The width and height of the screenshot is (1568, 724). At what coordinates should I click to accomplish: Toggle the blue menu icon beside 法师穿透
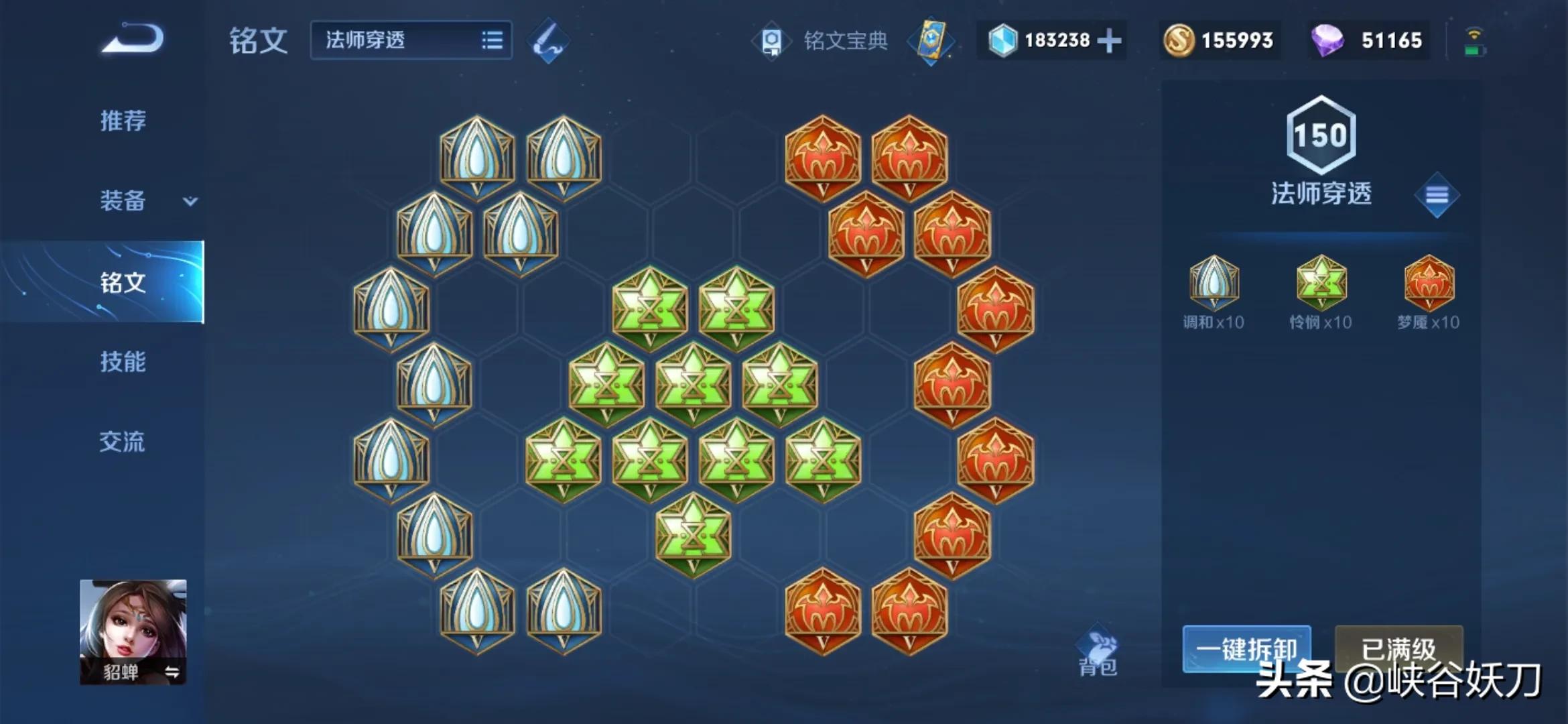click(1437, 195)
